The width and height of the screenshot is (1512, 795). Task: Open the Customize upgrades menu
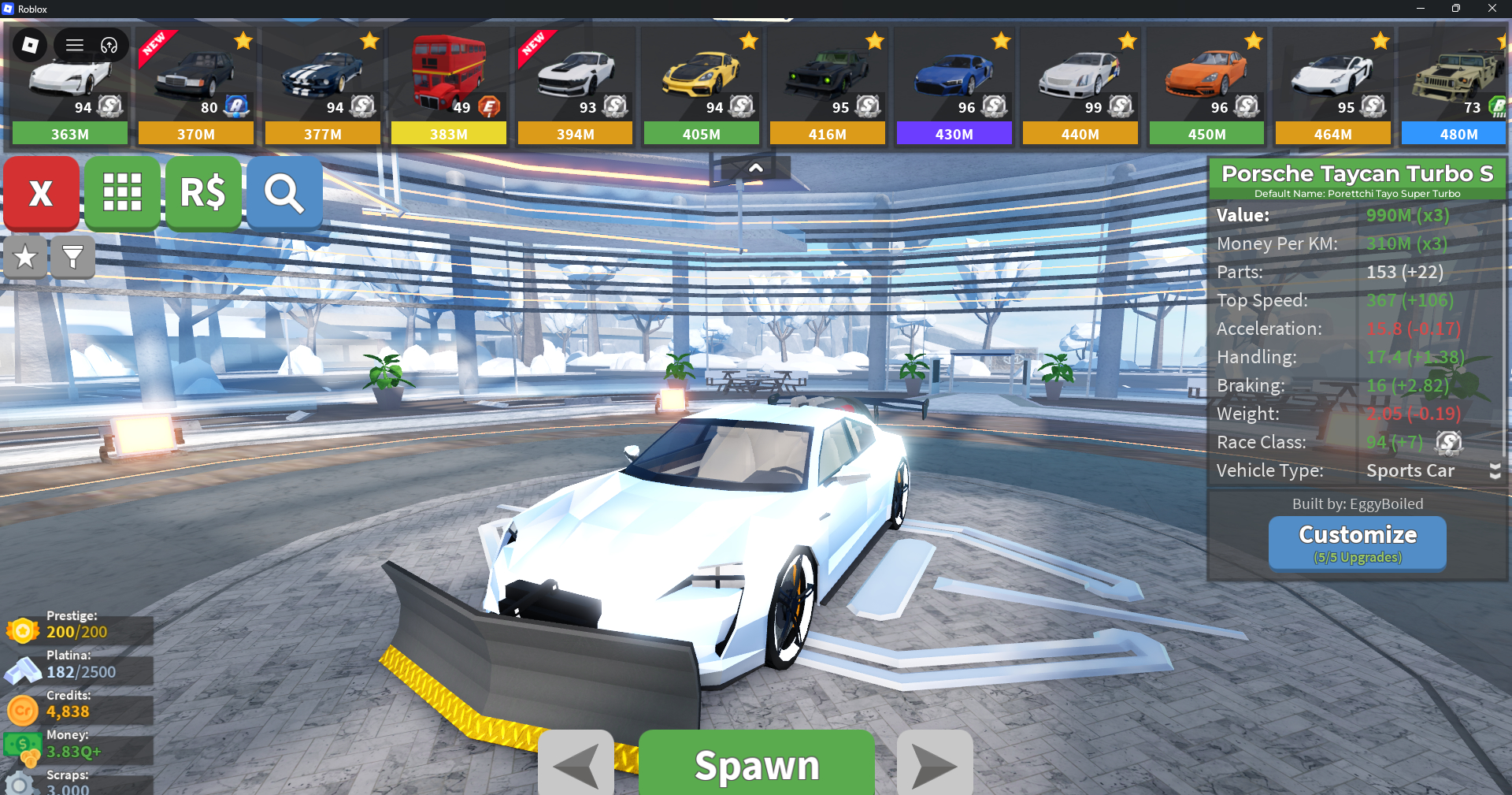(1357, 543)
